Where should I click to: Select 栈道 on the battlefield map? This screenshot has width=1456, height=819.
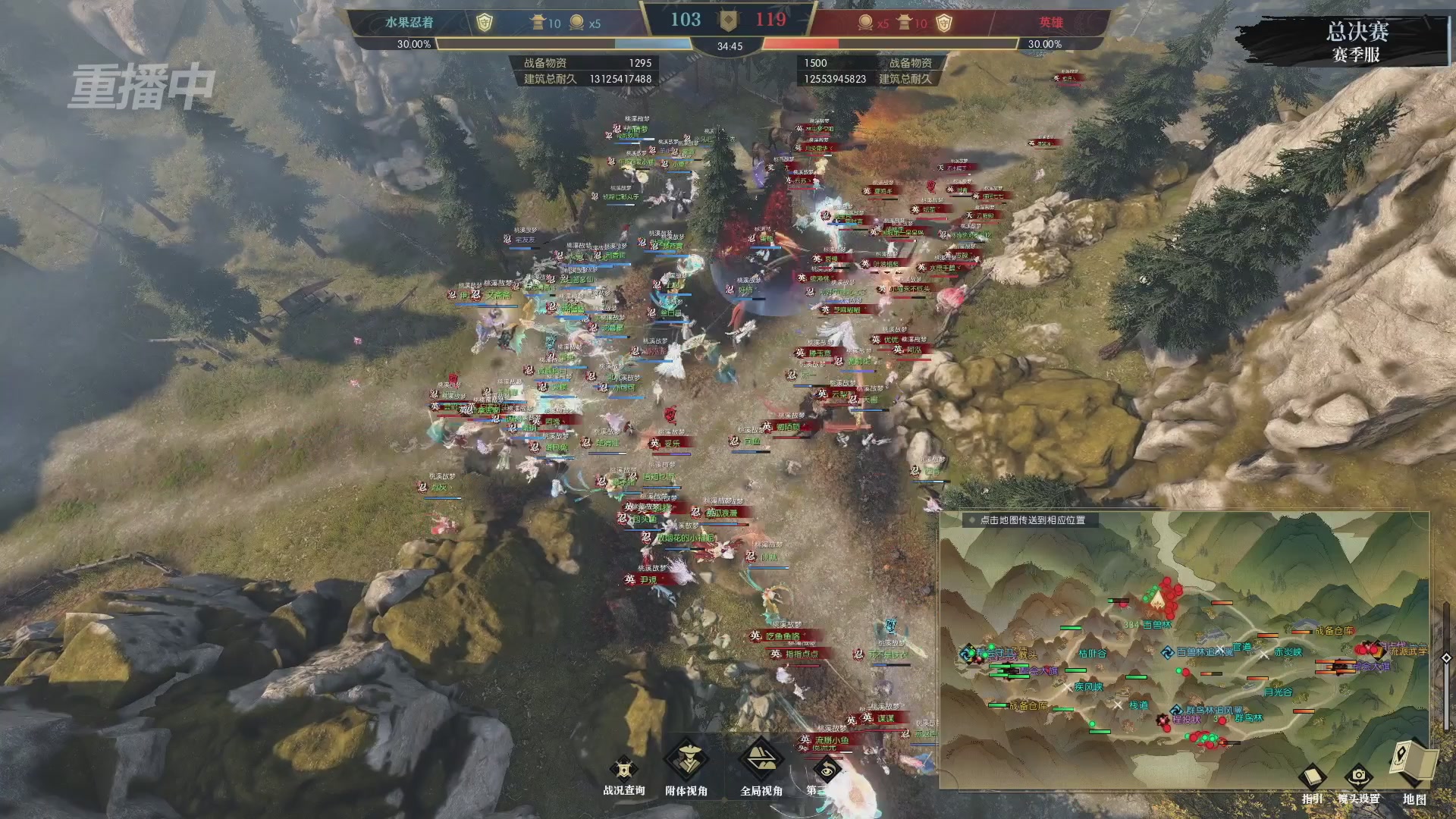tap(1138, 704)
